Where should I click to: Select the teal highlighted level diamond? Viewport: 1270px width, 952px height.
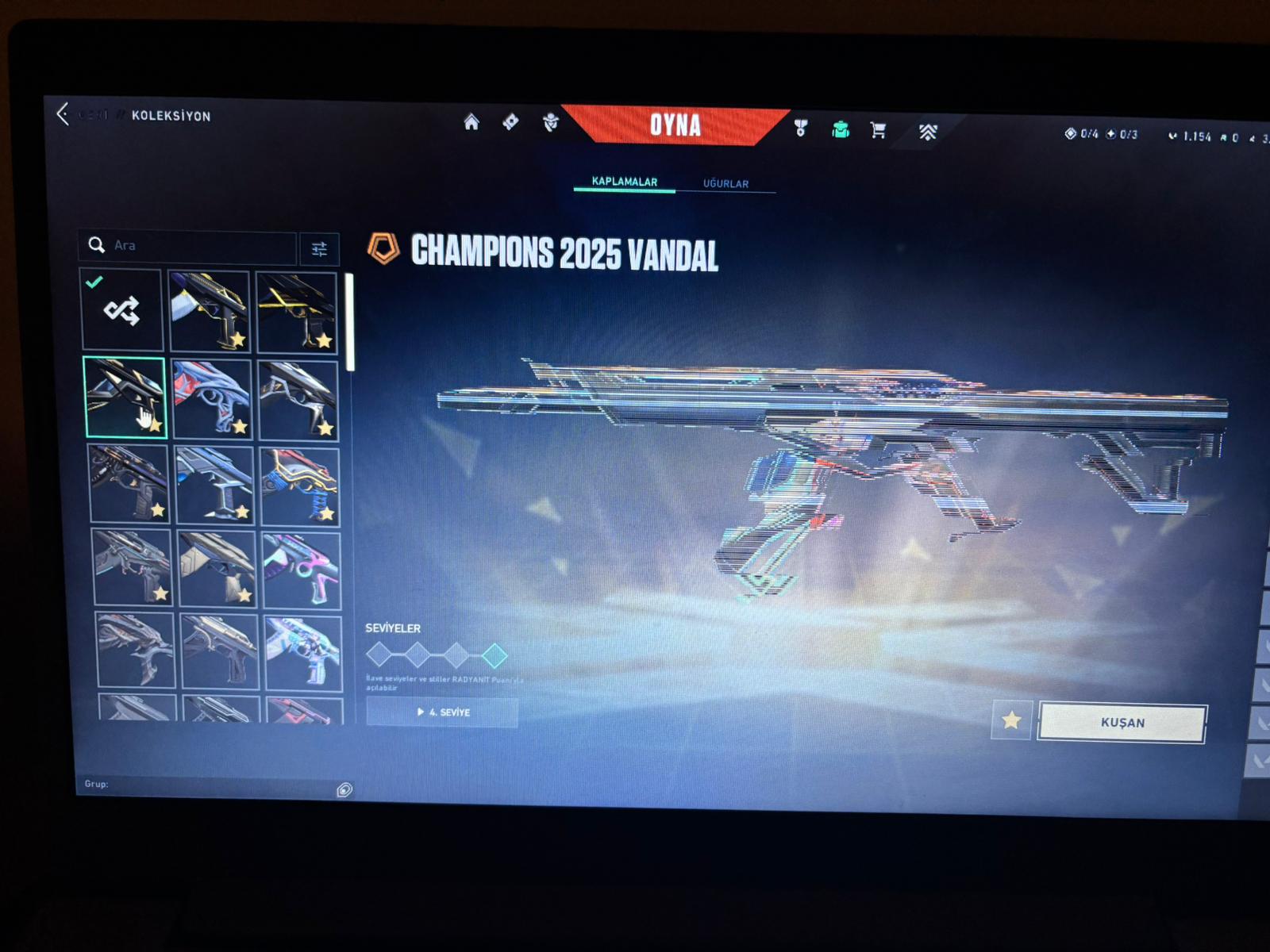click(494, 655)
